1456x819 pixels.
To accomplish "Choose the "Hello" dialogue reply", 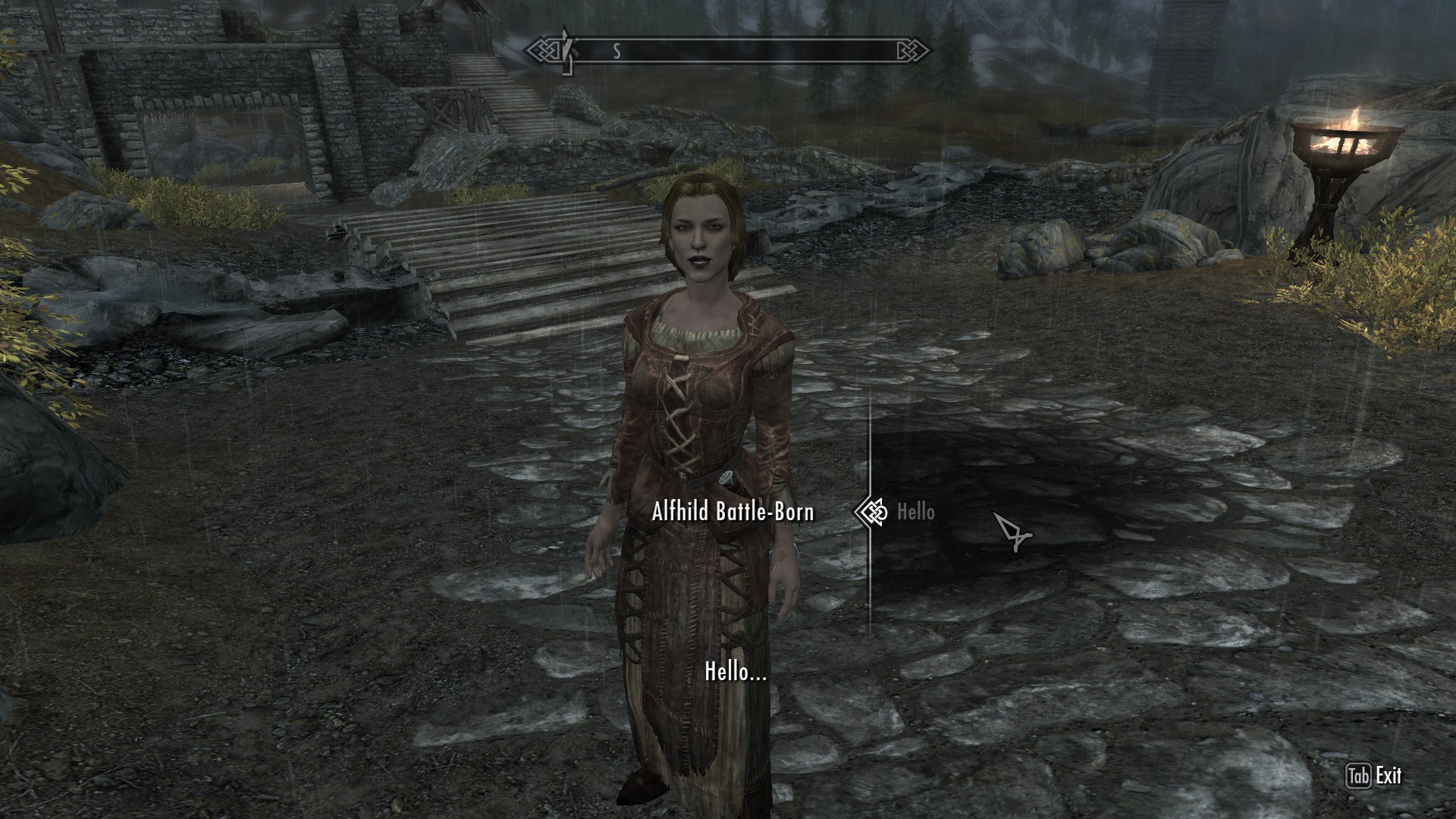I will [915, 513].
